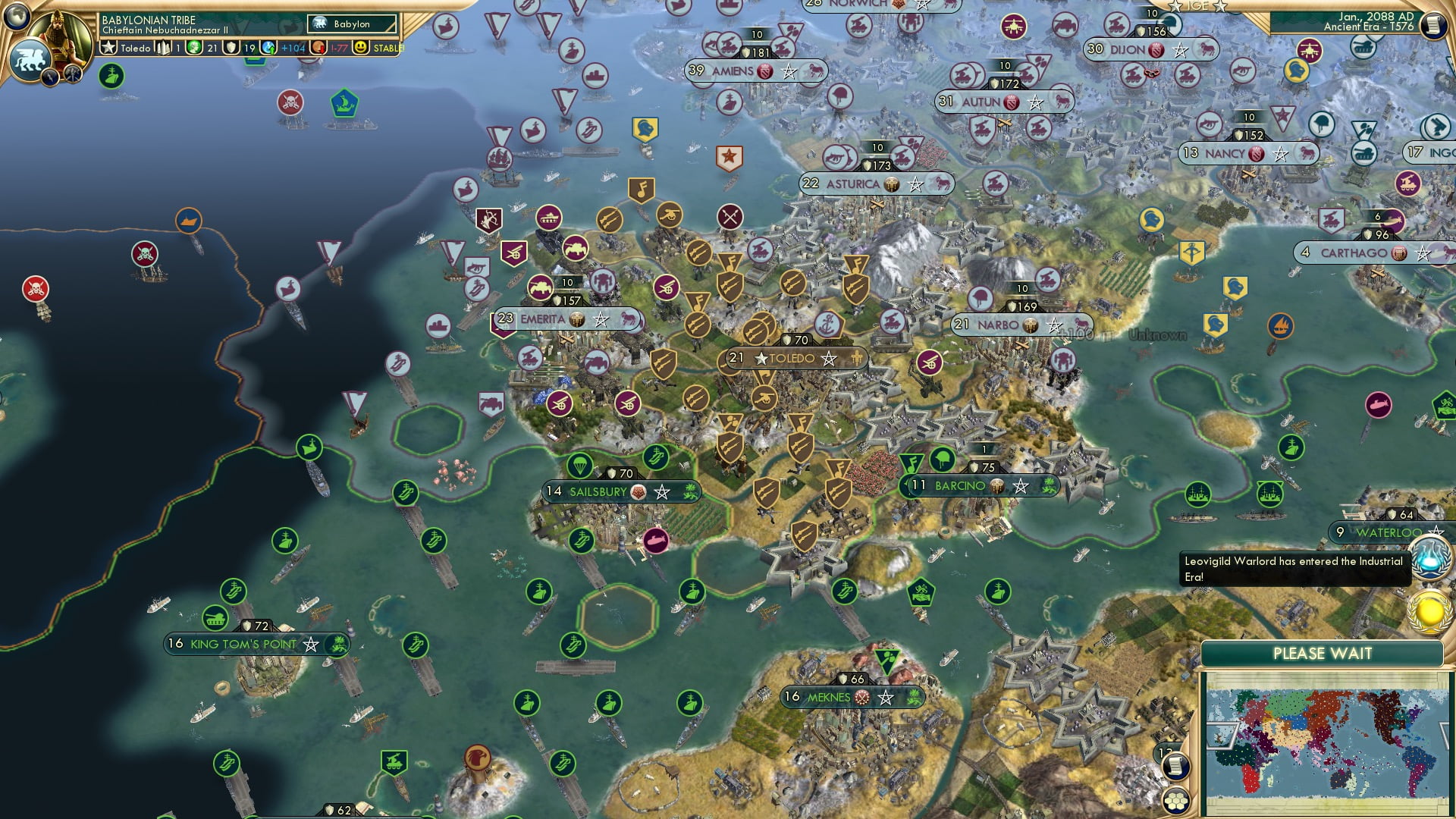
Task: Click the +104 science globe indicator
Action: click(x=269, y=48)
